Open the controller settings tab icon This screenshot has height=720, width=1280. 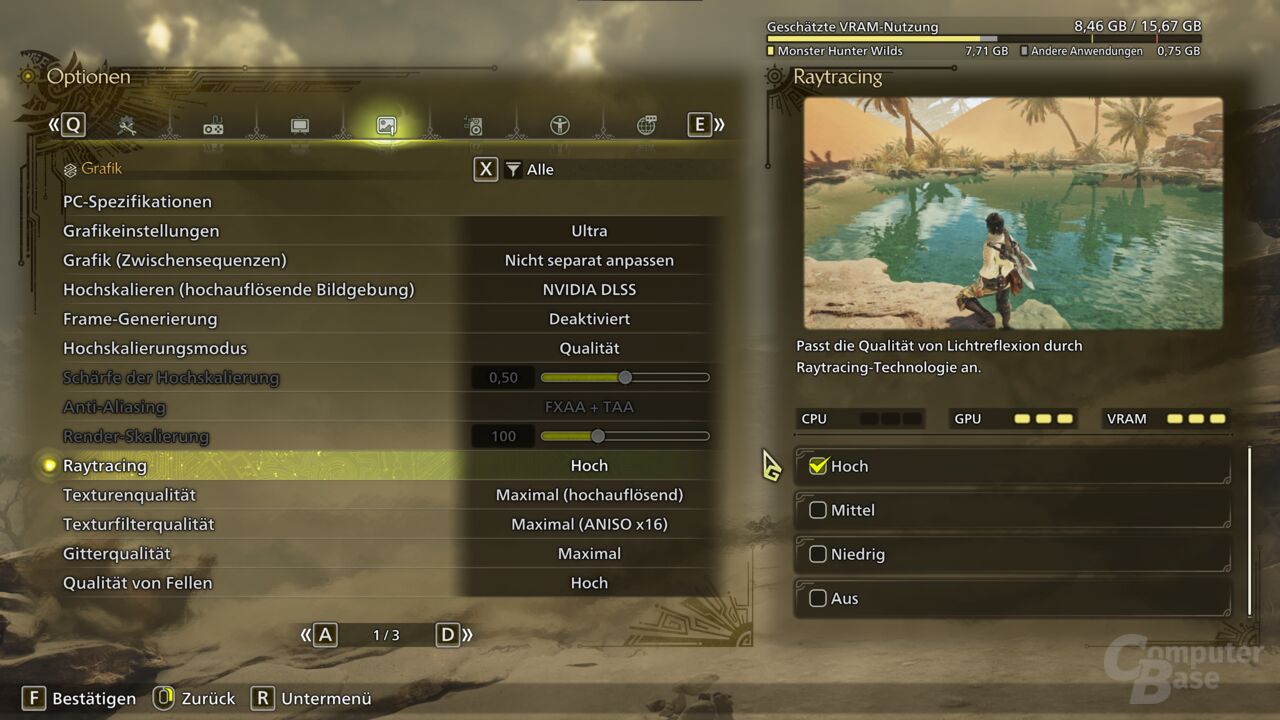pos(213,125)
